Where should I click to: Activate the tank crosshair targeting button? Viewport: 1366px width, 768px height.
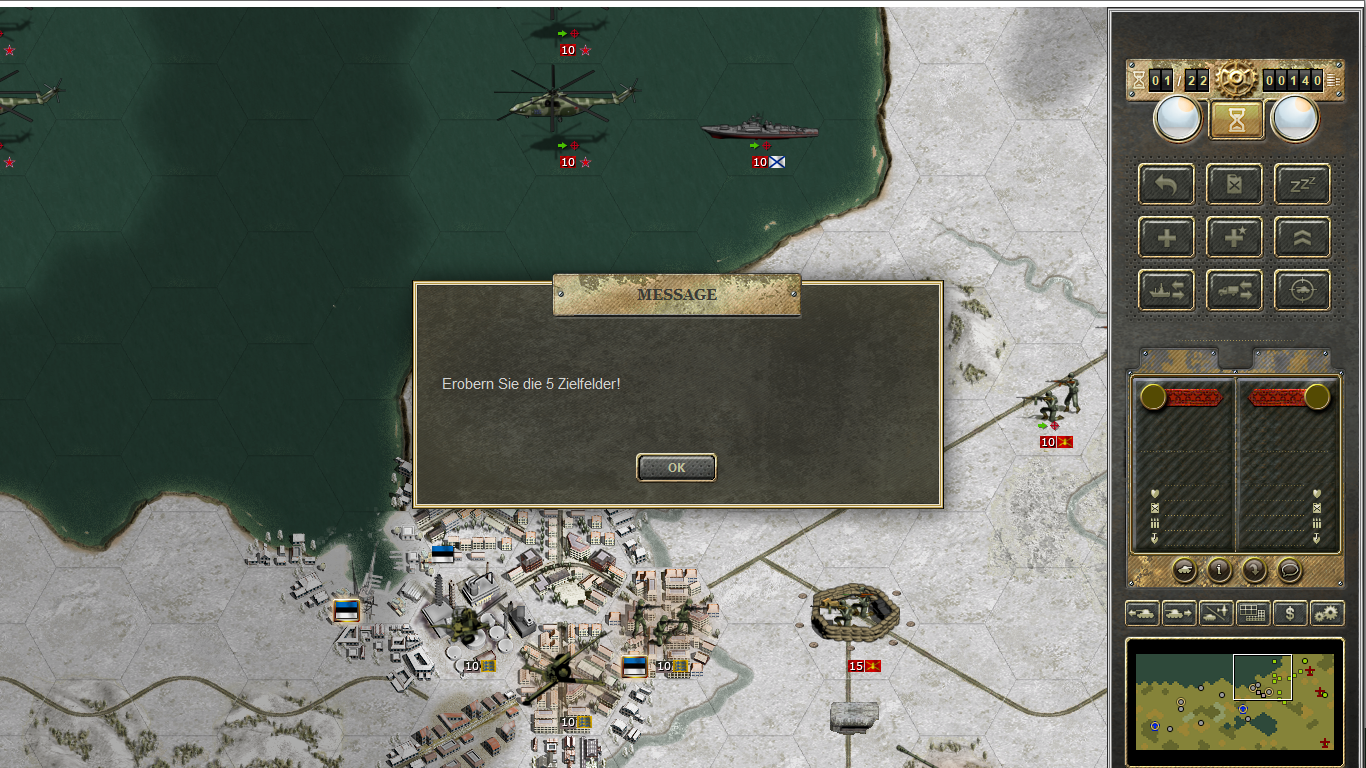(1302, 291)
